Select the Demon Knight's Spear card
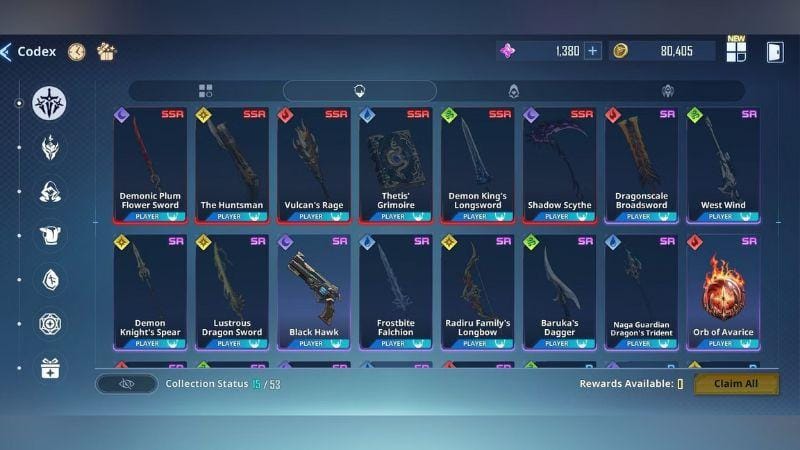 [x=150, y=292]
